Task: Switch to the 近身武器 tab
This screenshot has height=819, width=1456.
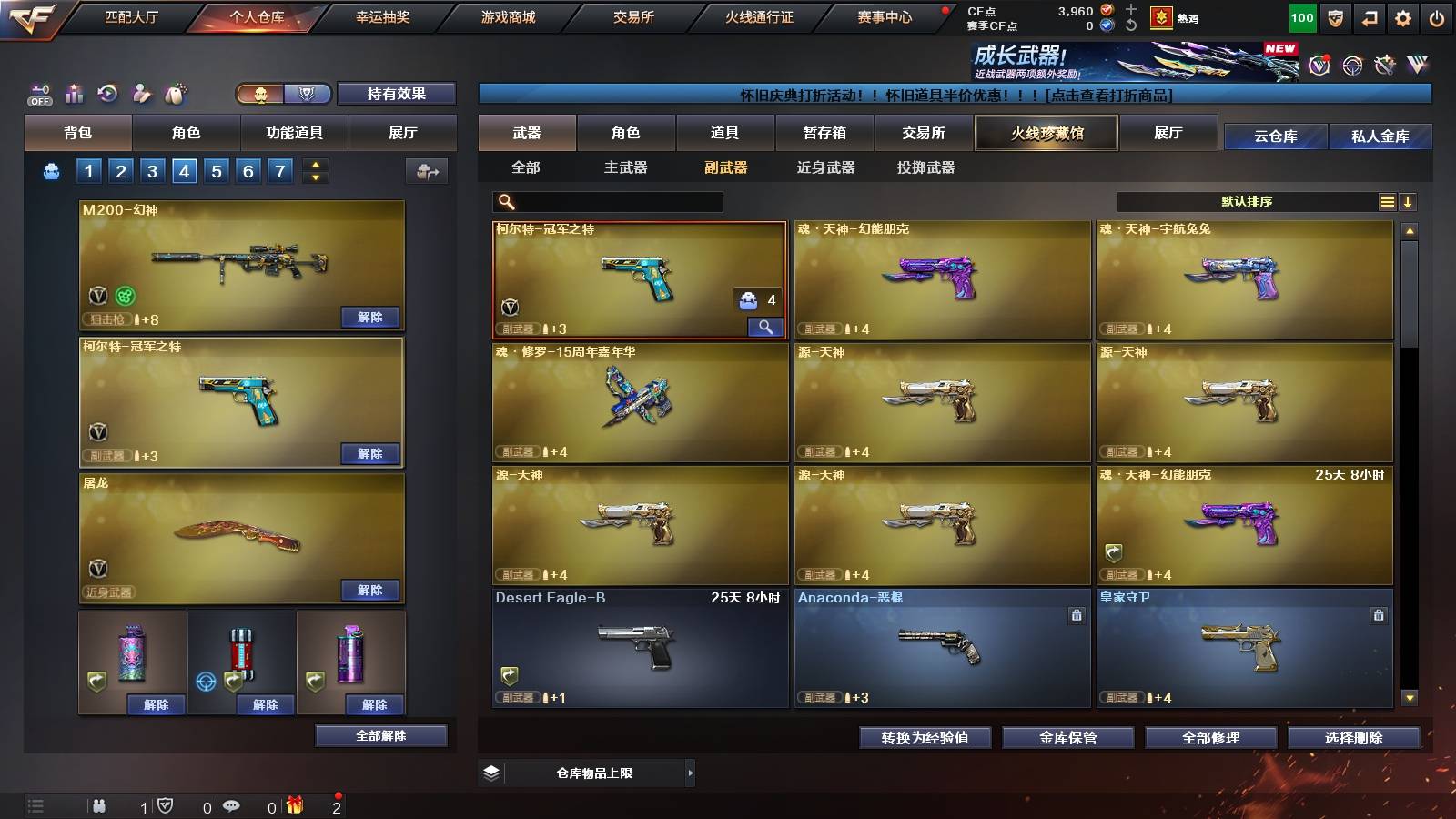Action: (x=826, y=168)
